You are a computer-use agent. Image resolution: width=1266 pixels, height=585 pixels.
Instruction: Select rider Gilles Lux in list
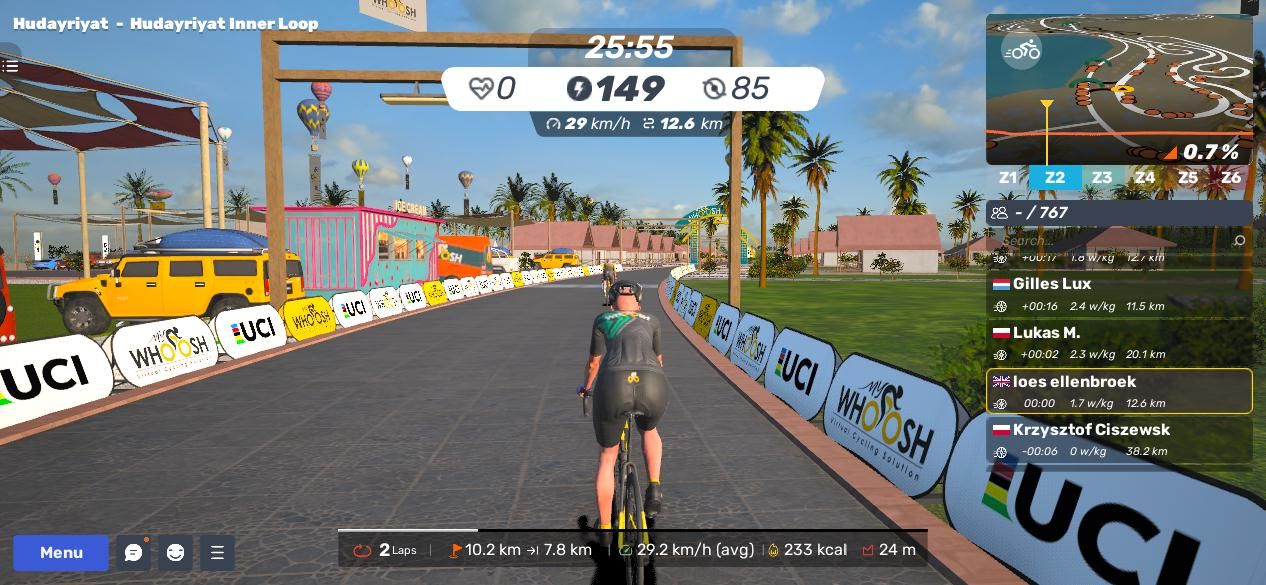point(1119,294)
